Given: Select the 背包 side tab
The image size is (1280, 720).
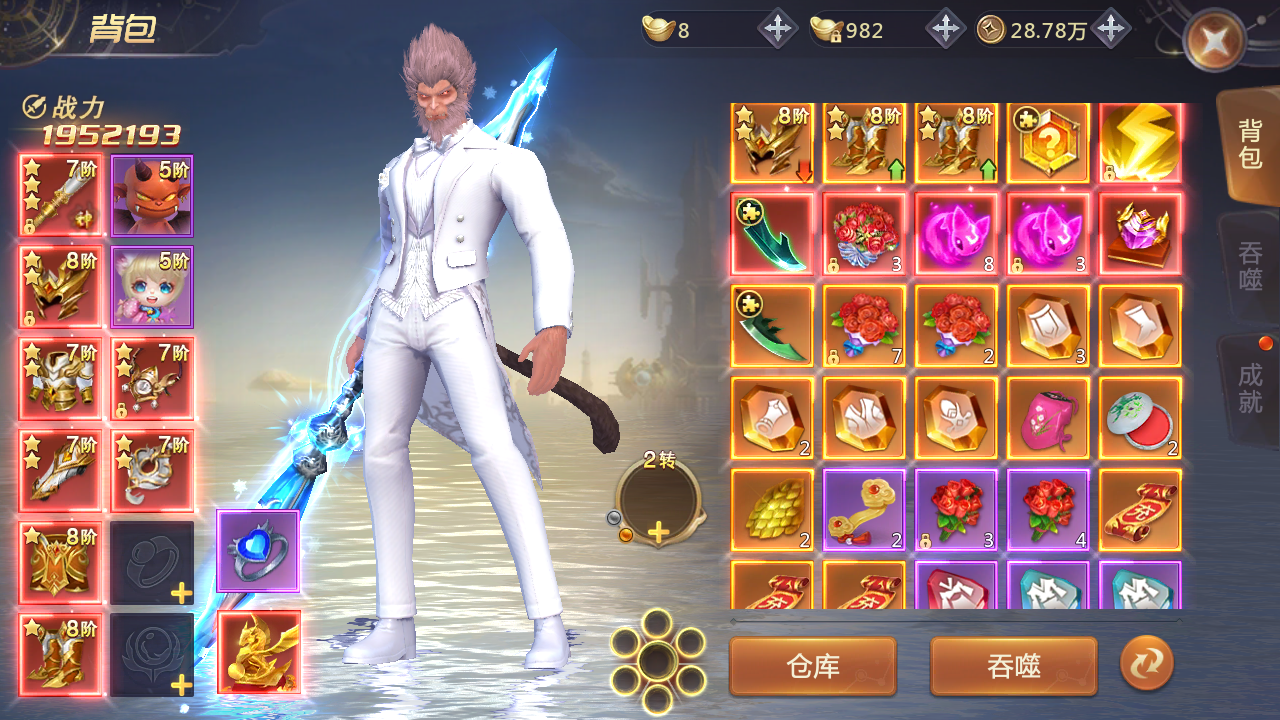Looking at the screenshot, I should pyautogui.click(x=1250, y=144).
